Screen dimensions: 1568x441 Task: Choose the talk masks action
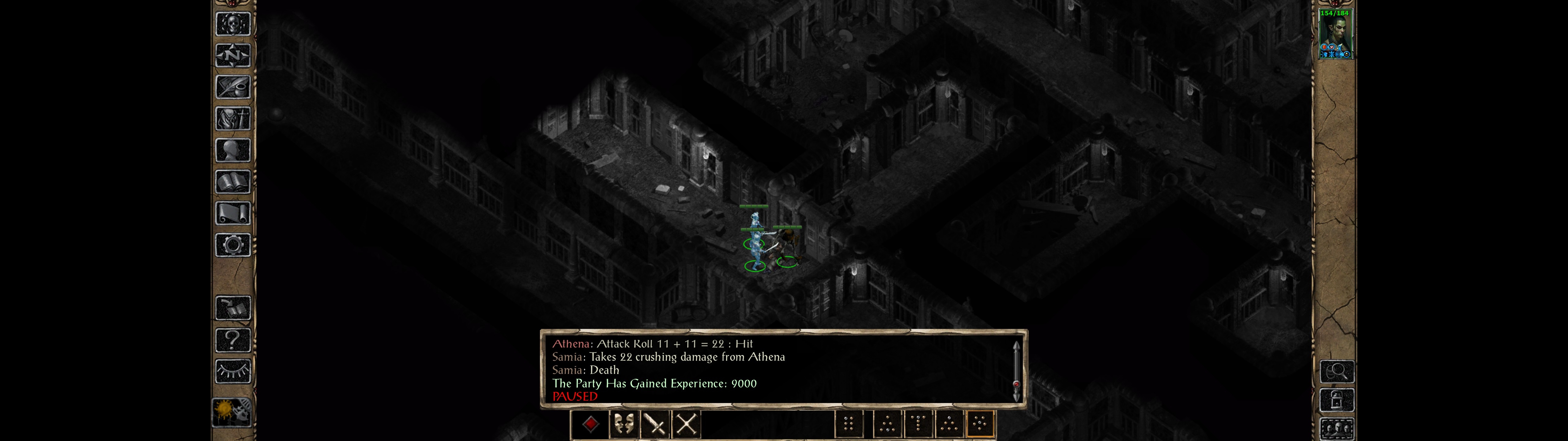pyautogui.click(x=623, y=424)
